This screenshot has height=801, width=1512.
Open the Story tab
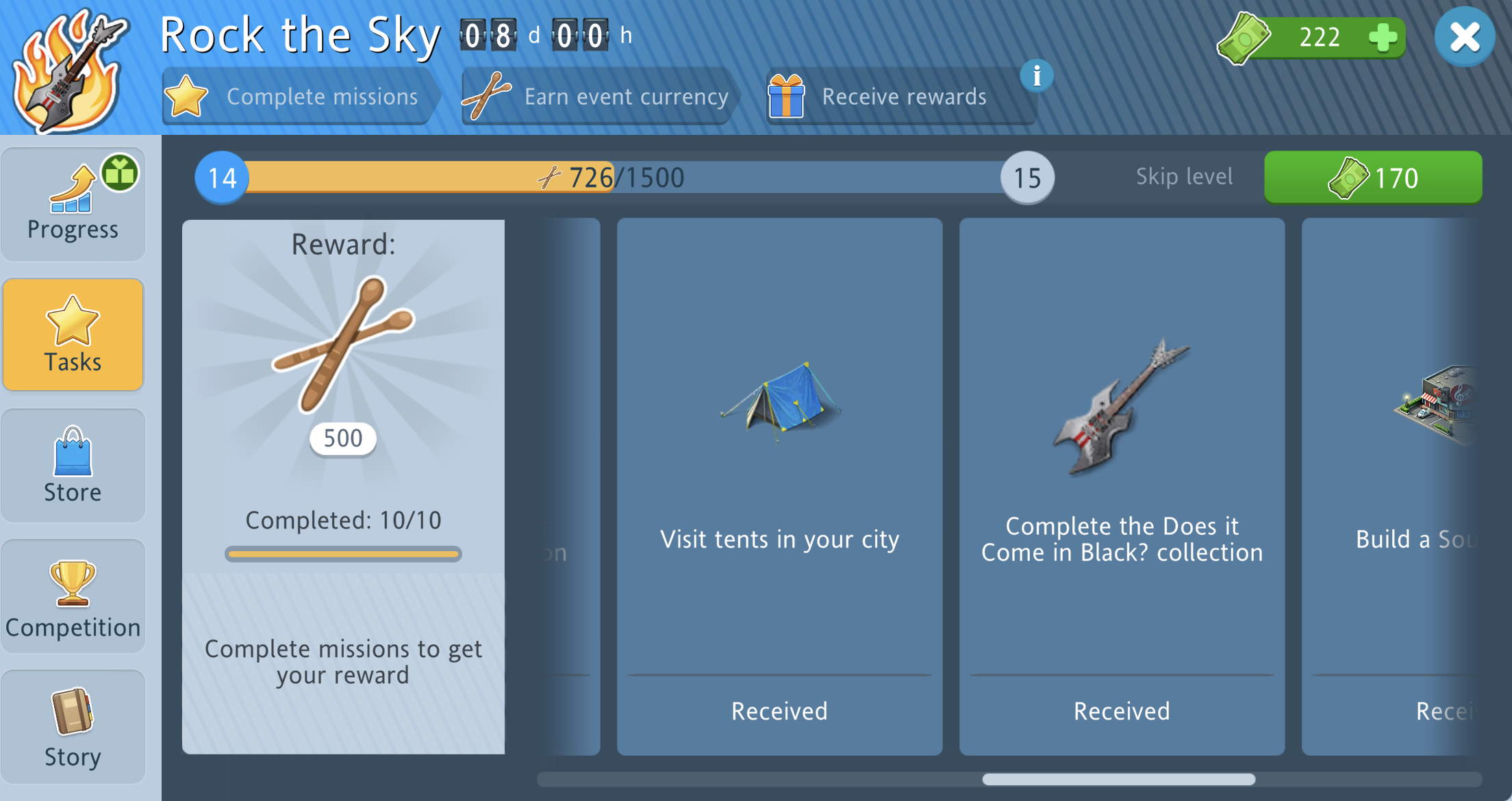[73, 727]
